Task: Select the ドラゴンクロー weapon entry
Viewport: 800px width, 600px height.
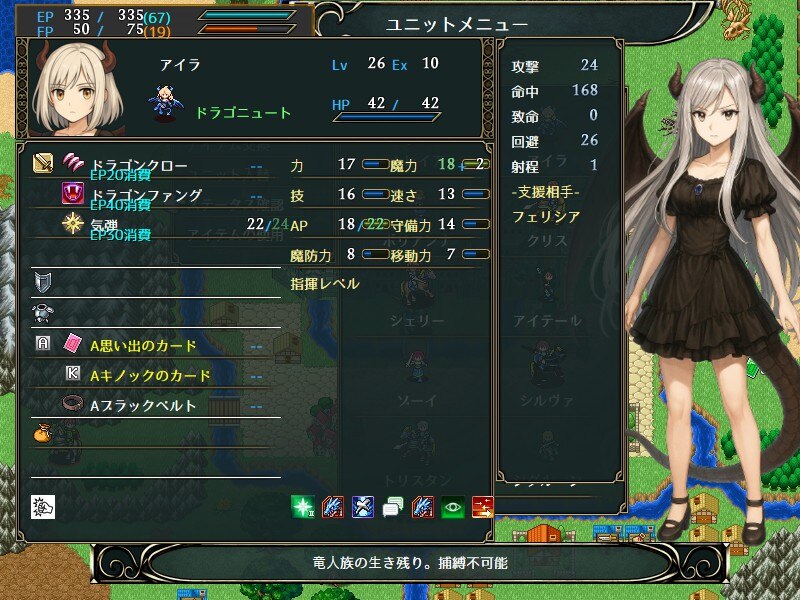Action: [x=139, y=164]
